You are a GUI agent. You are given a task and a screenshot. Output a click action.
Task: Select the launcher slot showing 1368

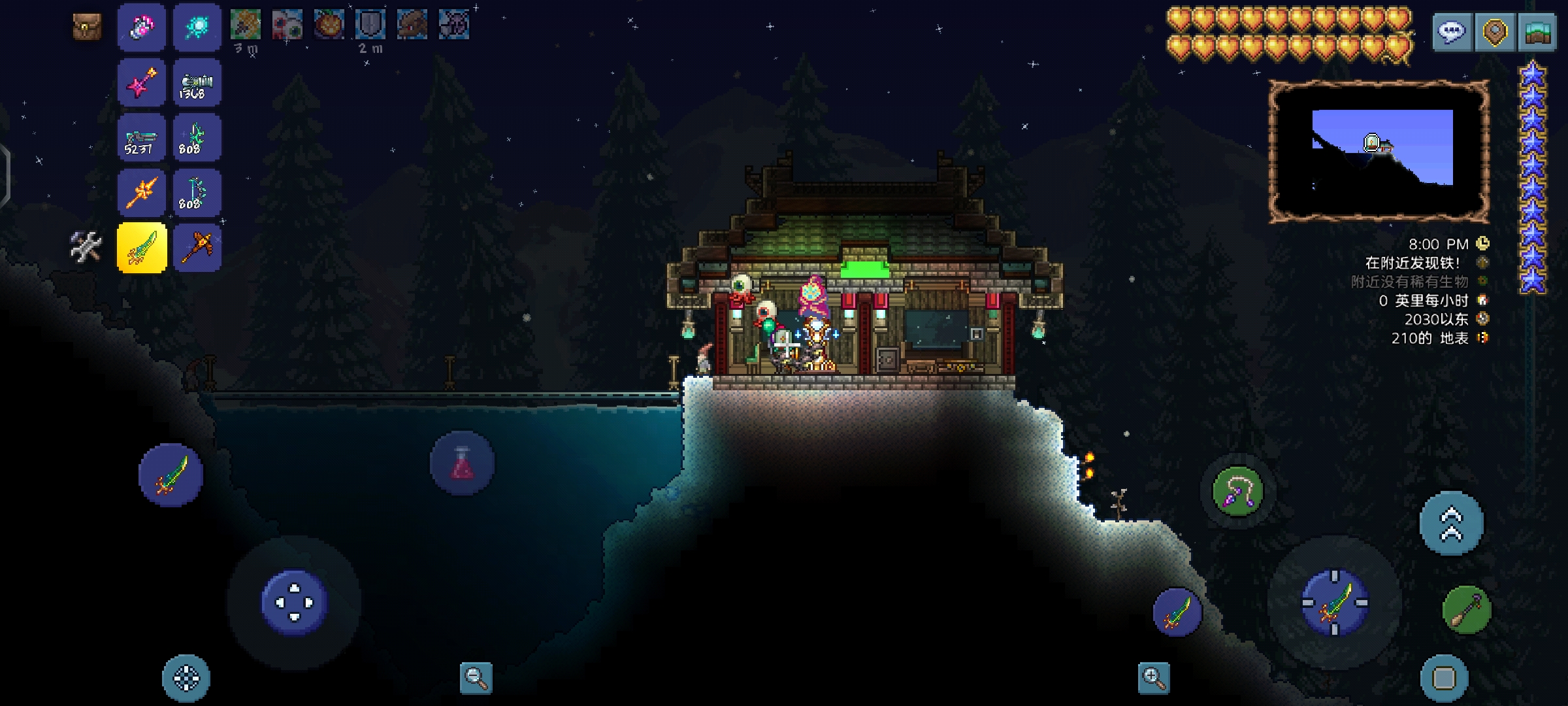(x=197, y=82)
